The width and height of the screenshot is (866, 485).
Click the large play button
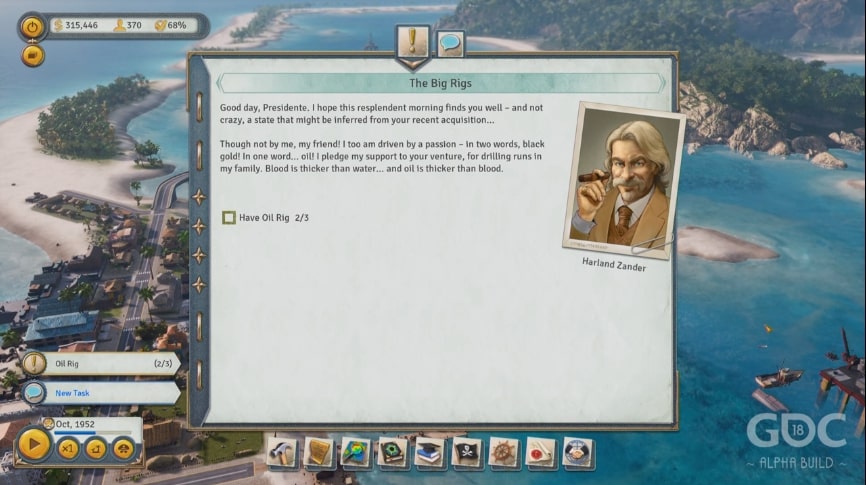tap(33, 445)
